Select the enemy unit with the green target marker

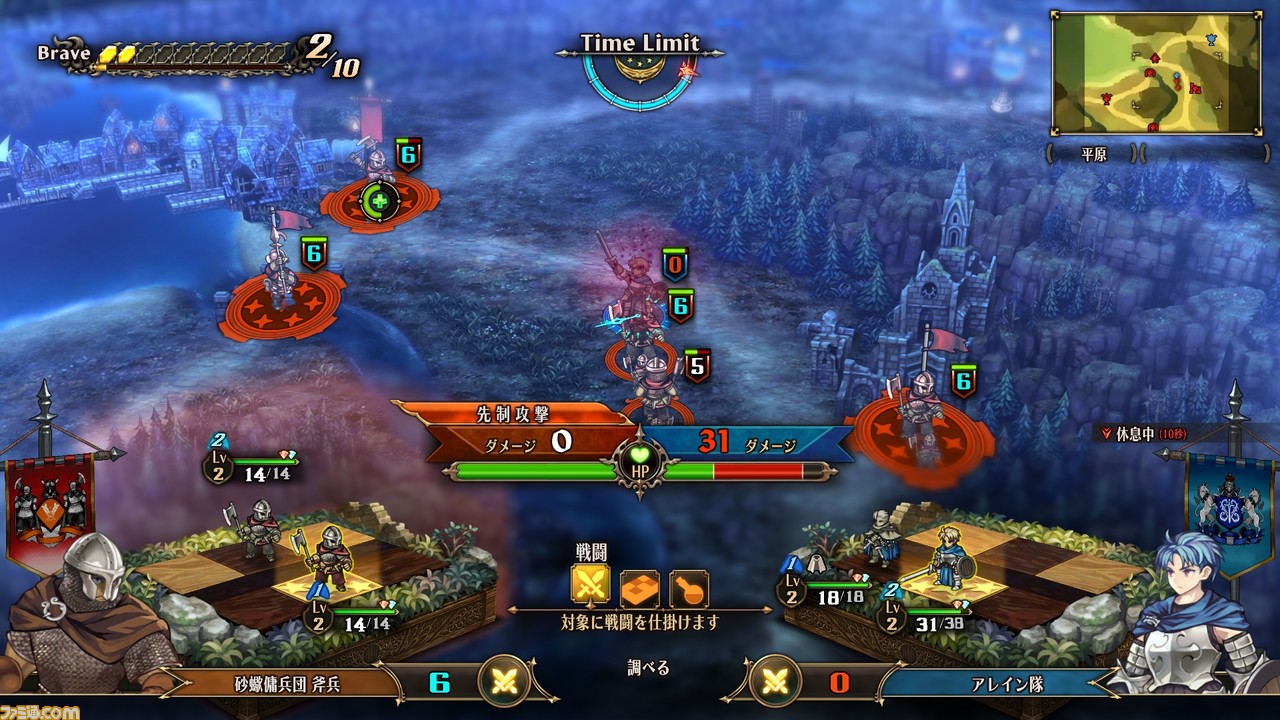379,200
